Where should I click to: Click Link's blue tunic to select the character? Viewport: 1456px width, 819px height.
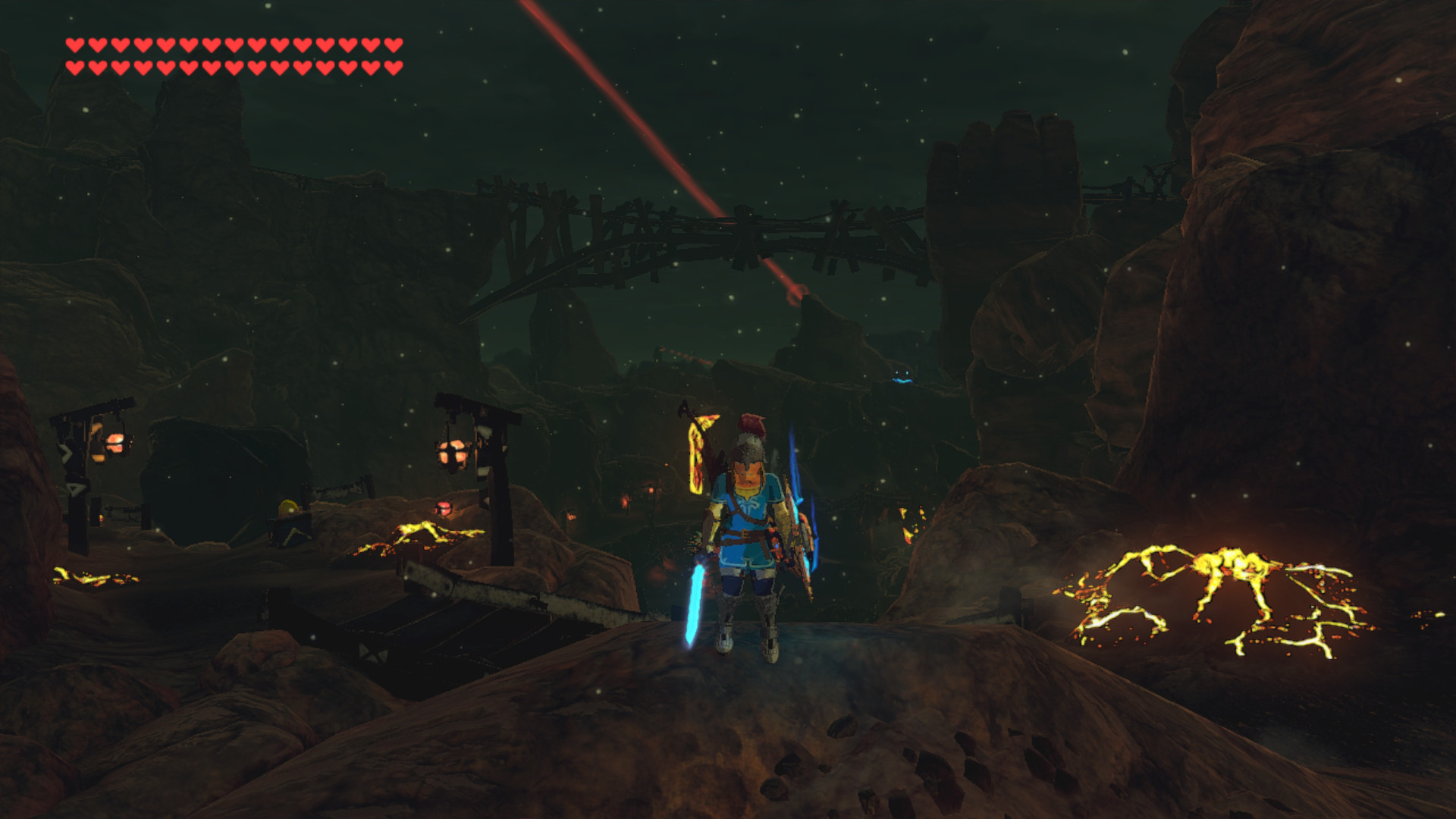[x=748, y=516]
